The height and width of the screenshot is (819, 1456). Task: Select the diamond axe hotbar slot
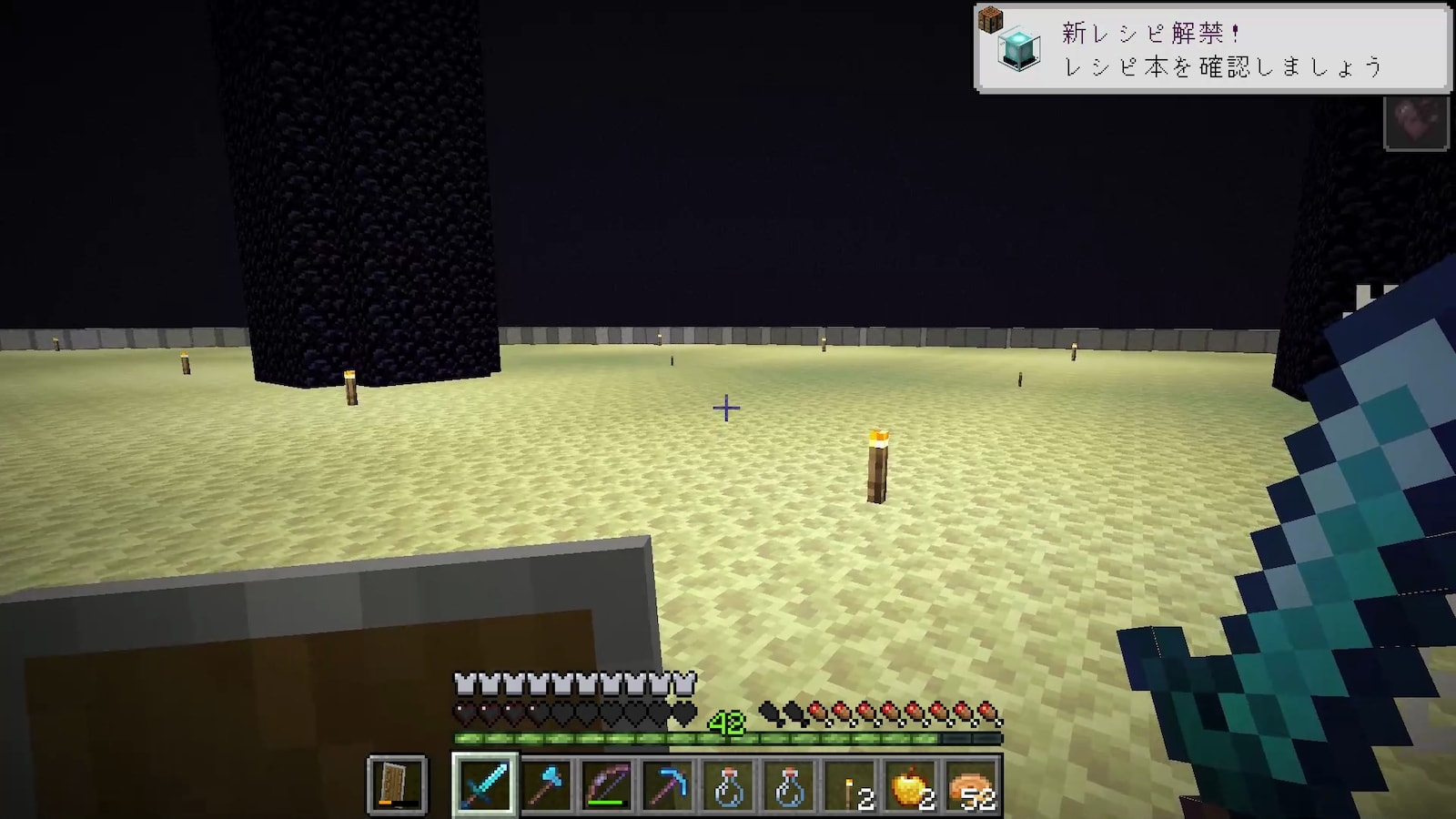pyautogui.click(x=546, y=784)
